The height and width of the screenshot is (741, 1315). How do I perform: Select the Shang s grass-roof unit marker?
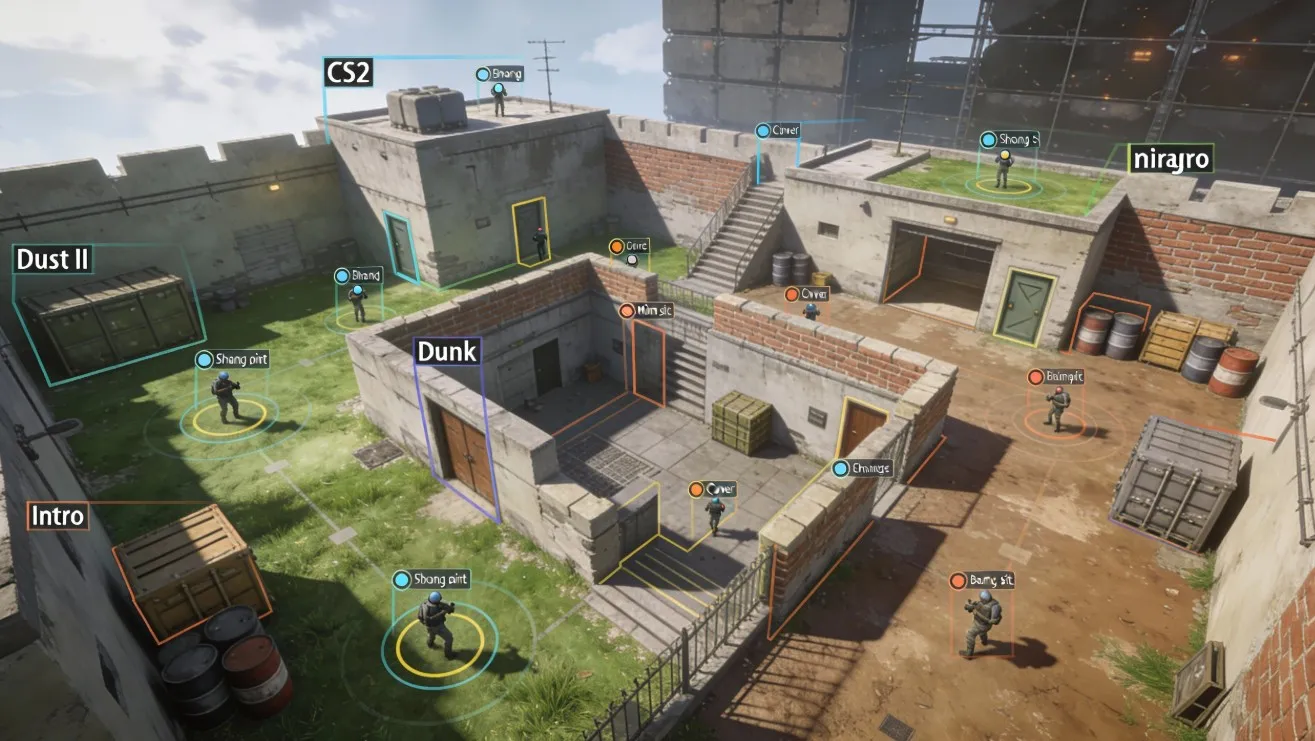pos(989,140)
